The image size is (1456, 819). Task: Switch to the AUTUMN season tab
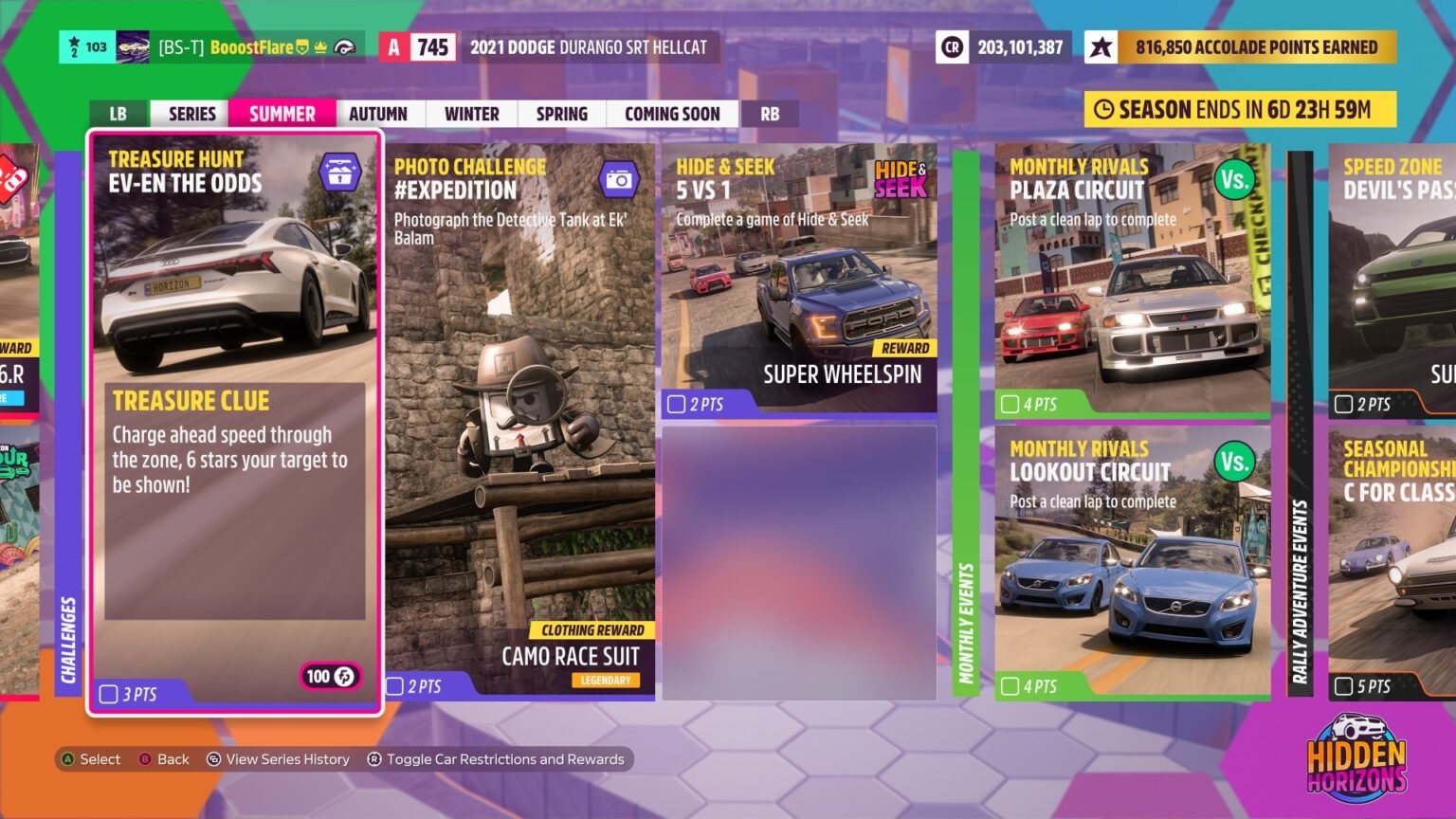[378, 114]
